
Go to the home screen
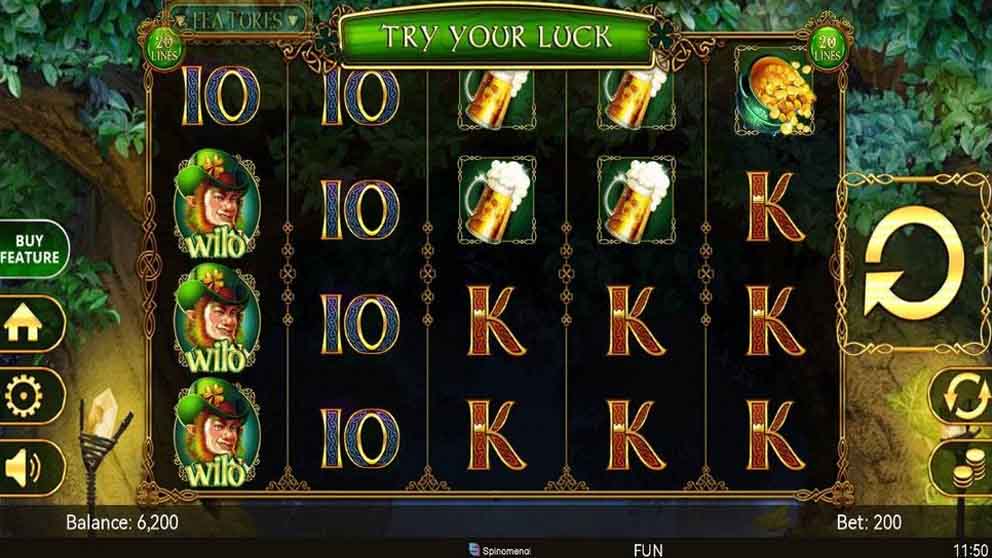pyautogui.click(x=24, y=323)
